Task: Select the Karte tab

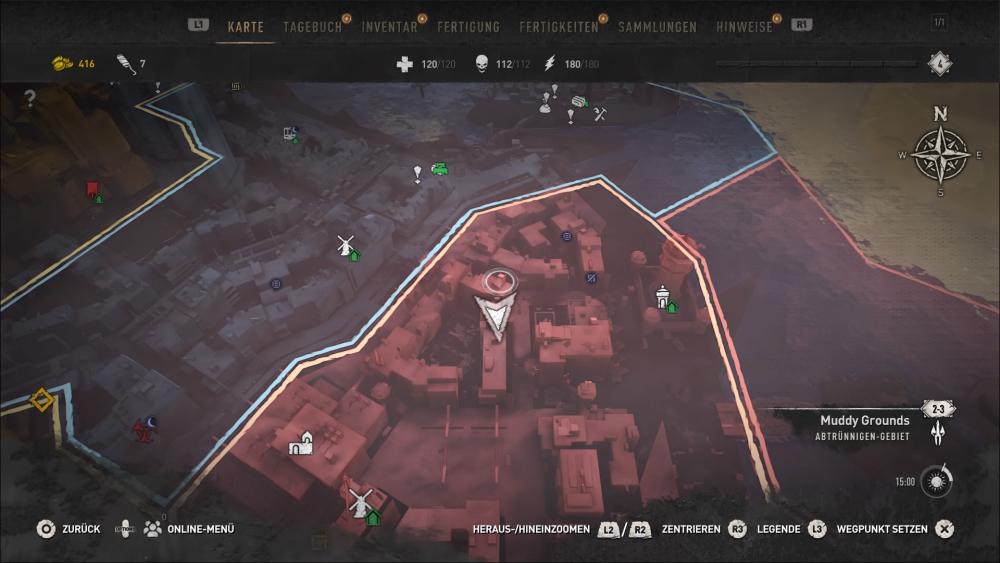Action: point(245,27)
